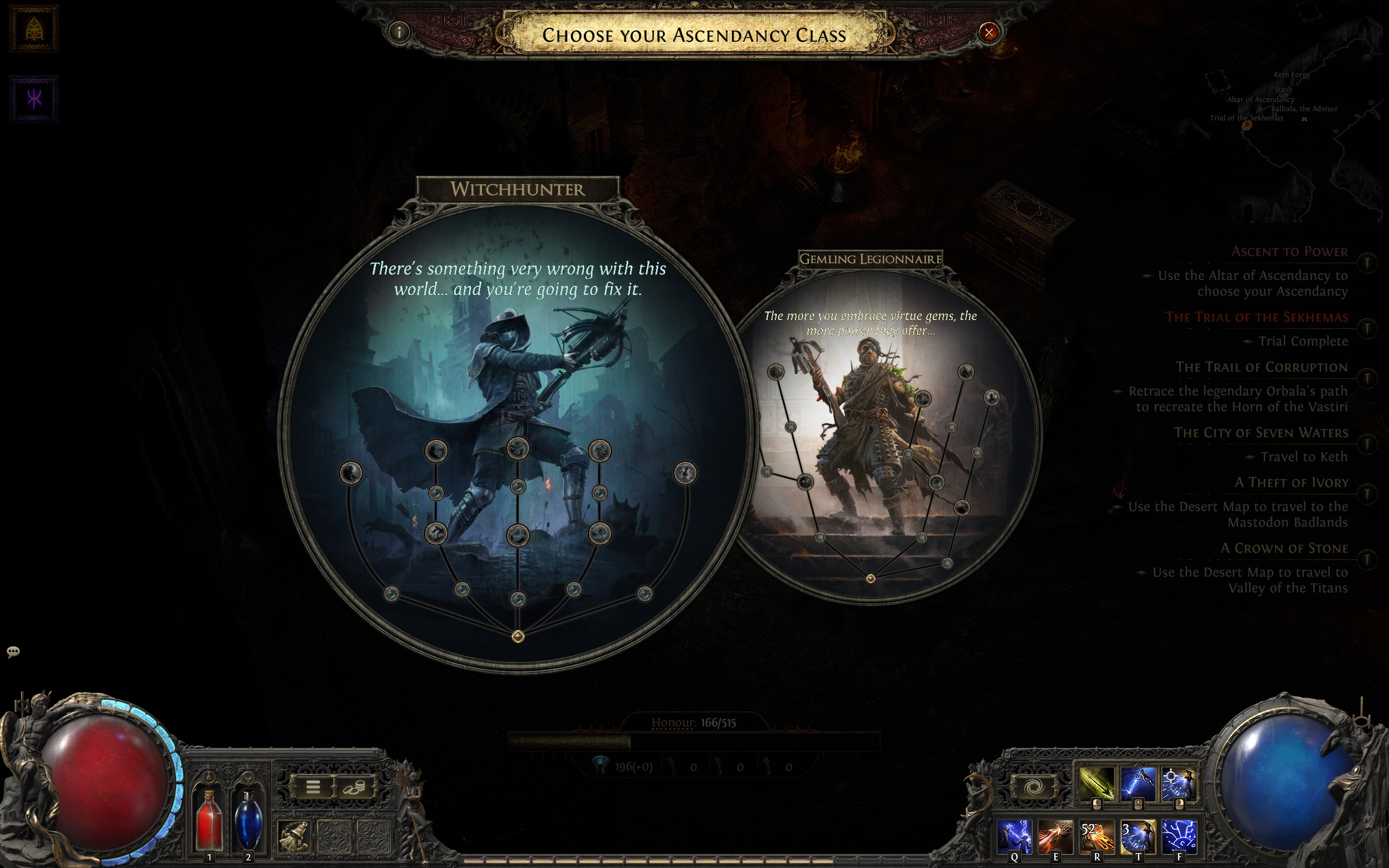Click the purple rune icon at top left
1389x868 pixels.
click(x=34, y=99)
